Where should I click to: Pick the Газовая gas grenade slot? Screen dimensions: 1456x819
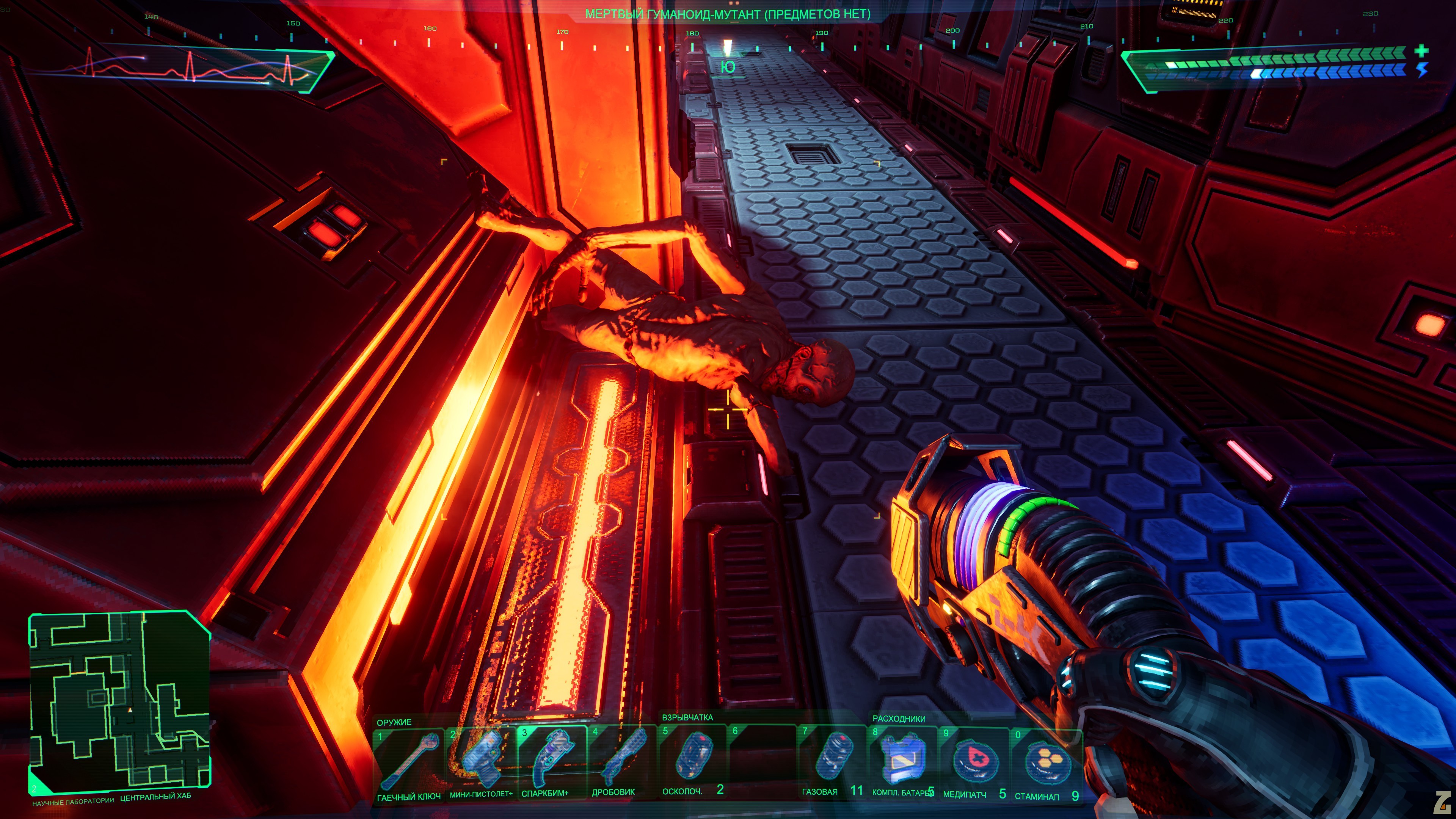[832, 759]
